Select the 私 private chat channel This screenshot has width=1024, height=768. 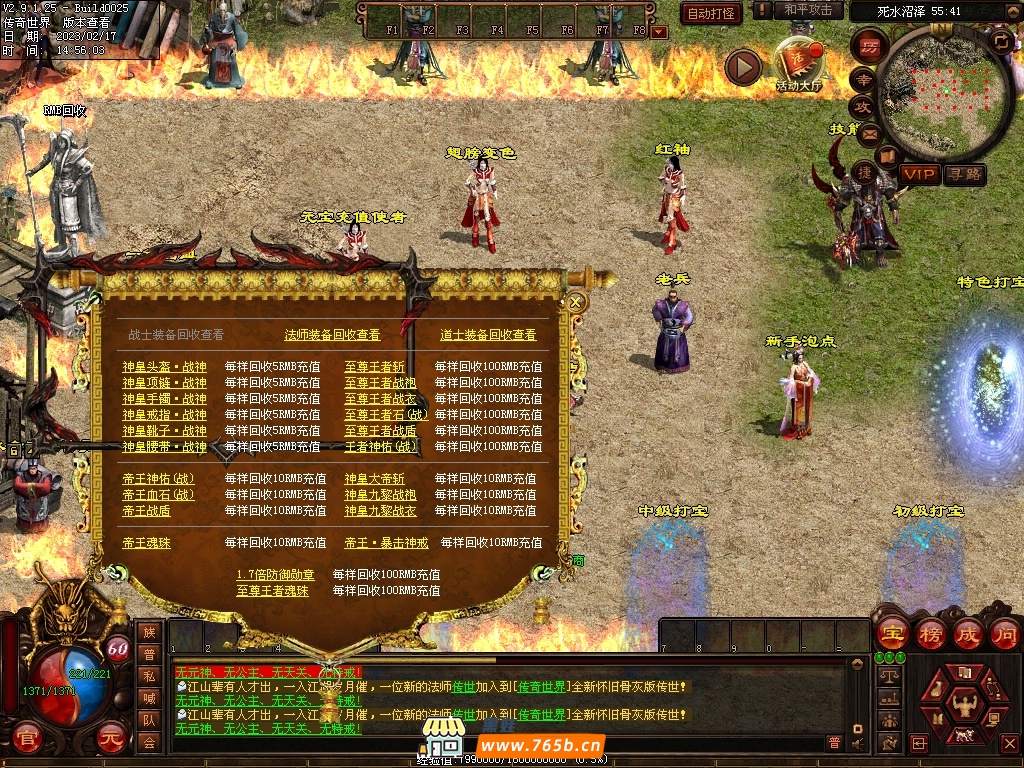[x=149, y=676]
